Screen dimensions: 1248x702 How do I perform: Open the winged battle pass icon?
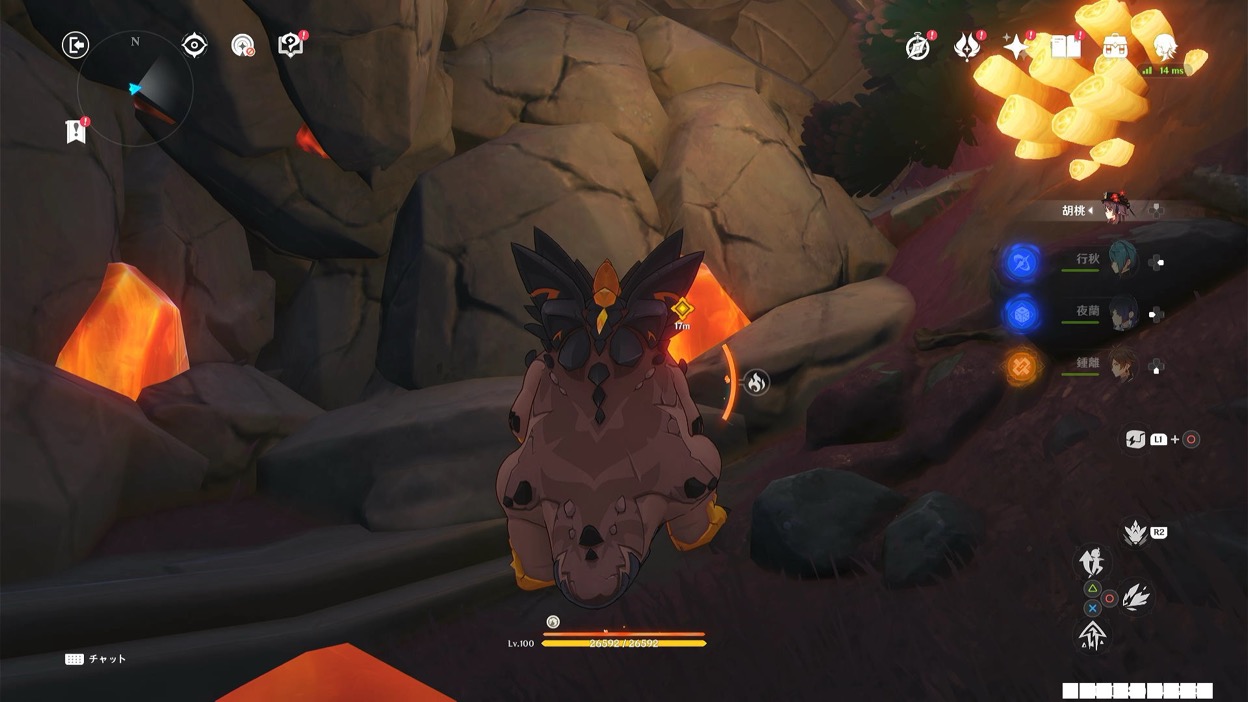[967, 47]
